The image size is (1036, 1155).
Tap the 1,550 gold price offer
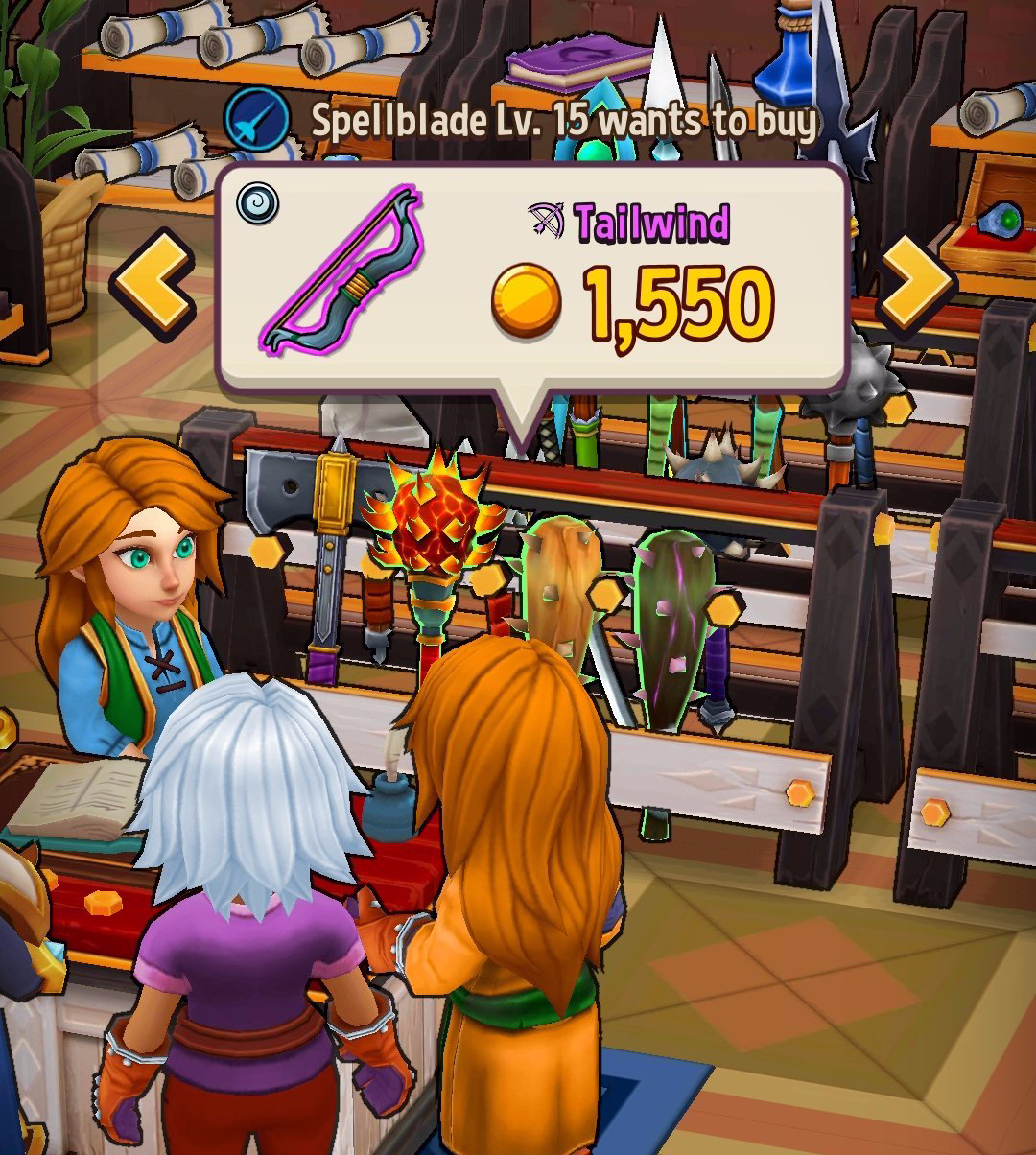pyautogui.click(x=633, y=304)
